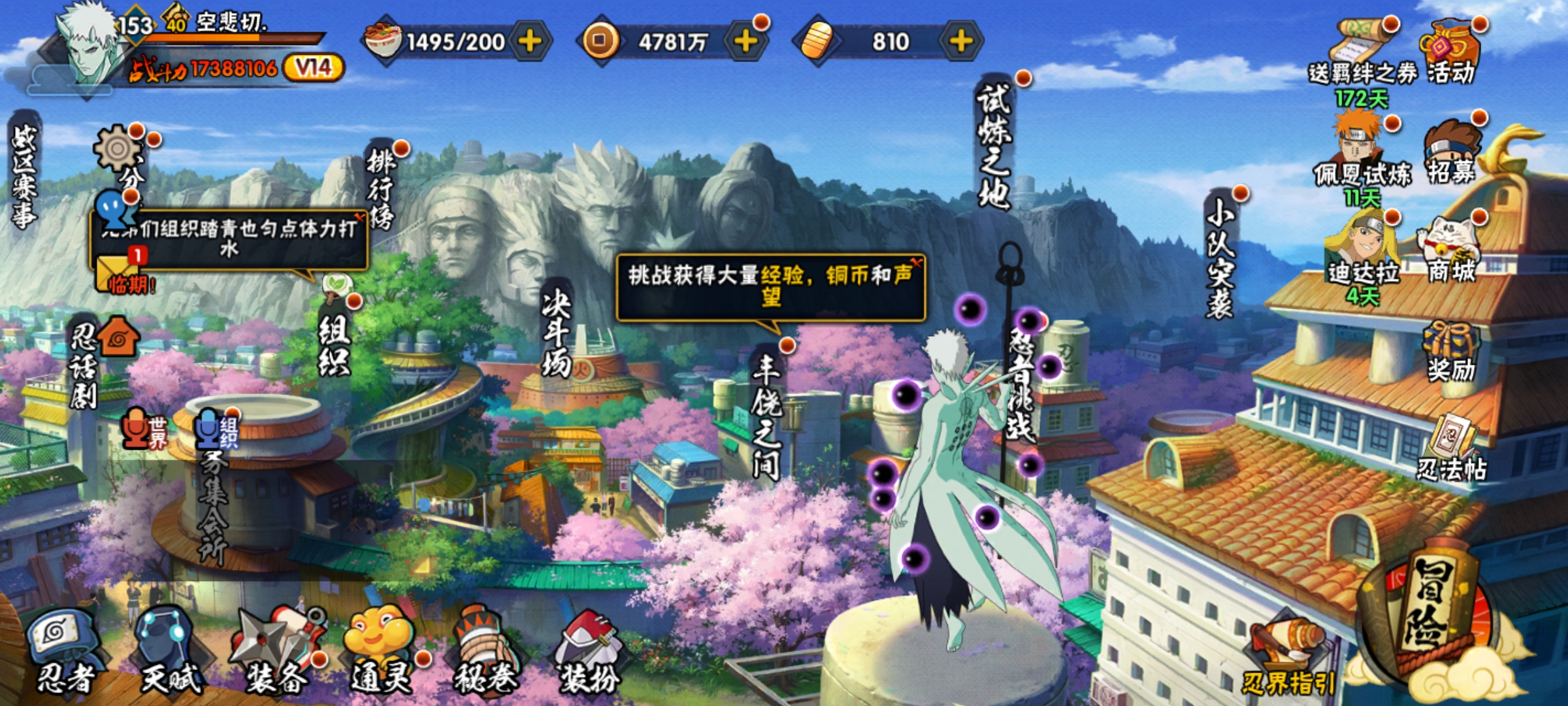Open the settings gear icon
The width and height of the screenshot is (1568, 706).
[118, 149]
